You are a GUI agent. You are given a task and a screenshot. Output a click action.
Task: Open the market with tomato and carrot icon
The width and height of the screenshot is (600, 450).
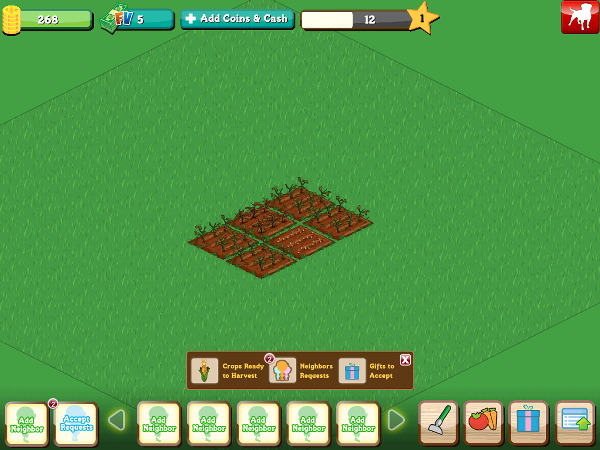[483, 421]
